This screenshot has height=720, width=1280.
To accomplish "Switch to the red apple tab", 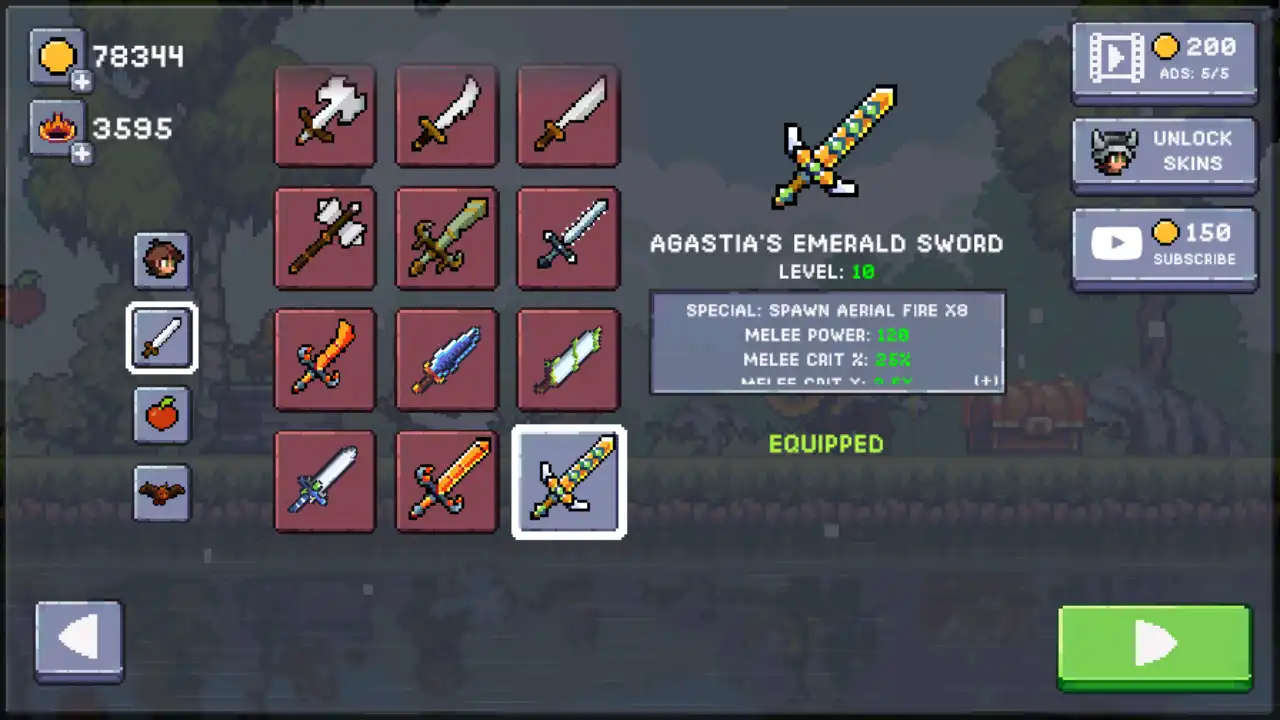I will pos(162,415).
